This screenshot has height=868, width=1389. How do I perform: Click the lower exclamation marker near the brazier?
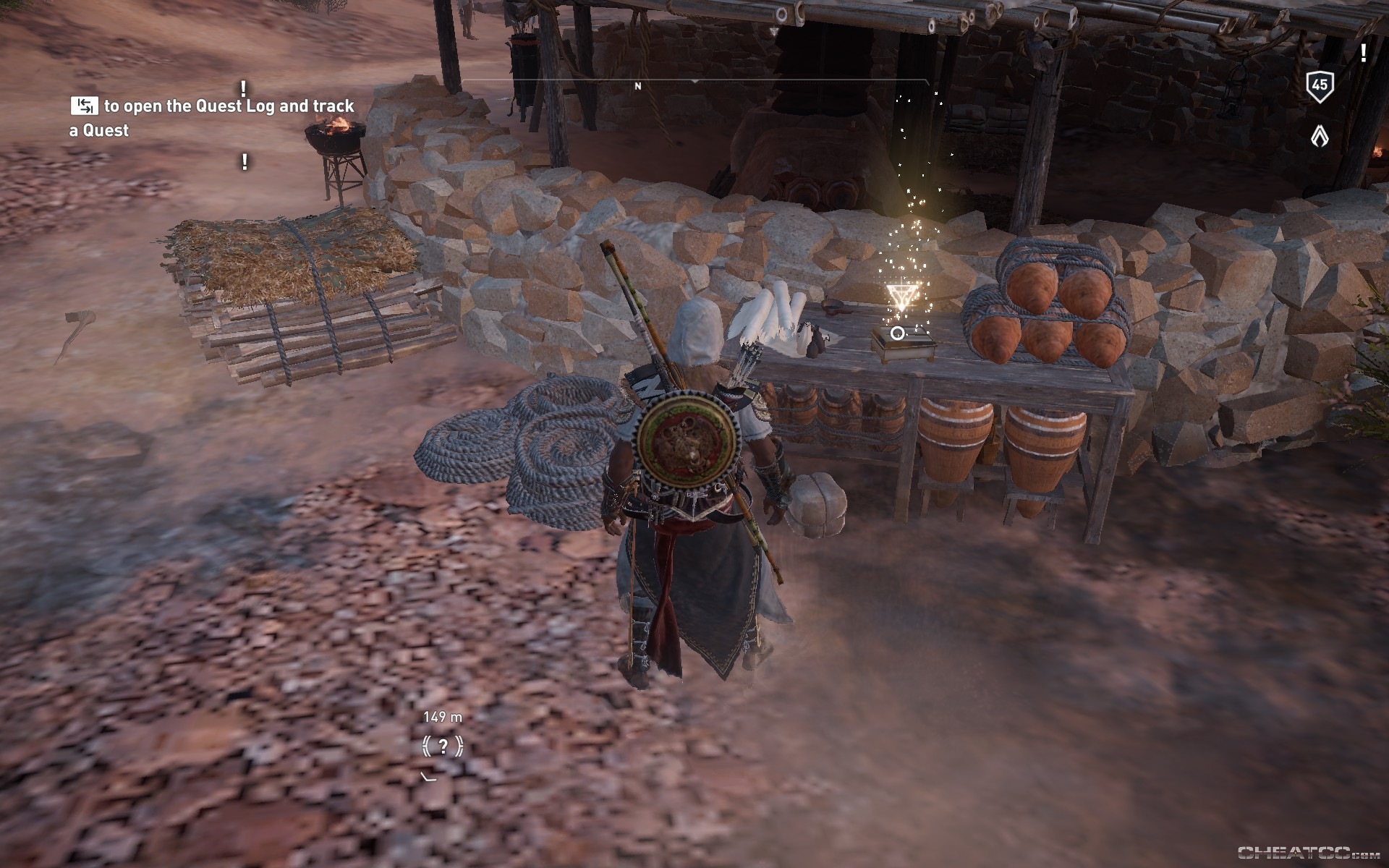(246, 161)
